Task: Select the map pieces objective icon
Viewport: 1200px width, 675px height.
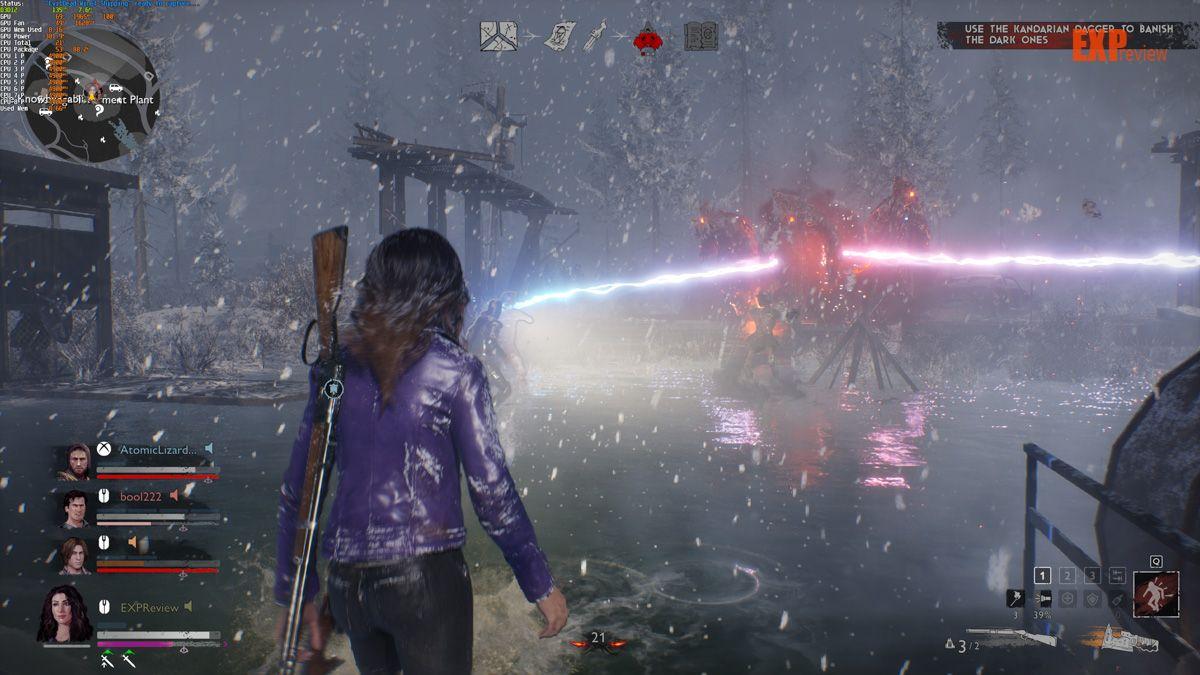Action: [x=497, y=37]
